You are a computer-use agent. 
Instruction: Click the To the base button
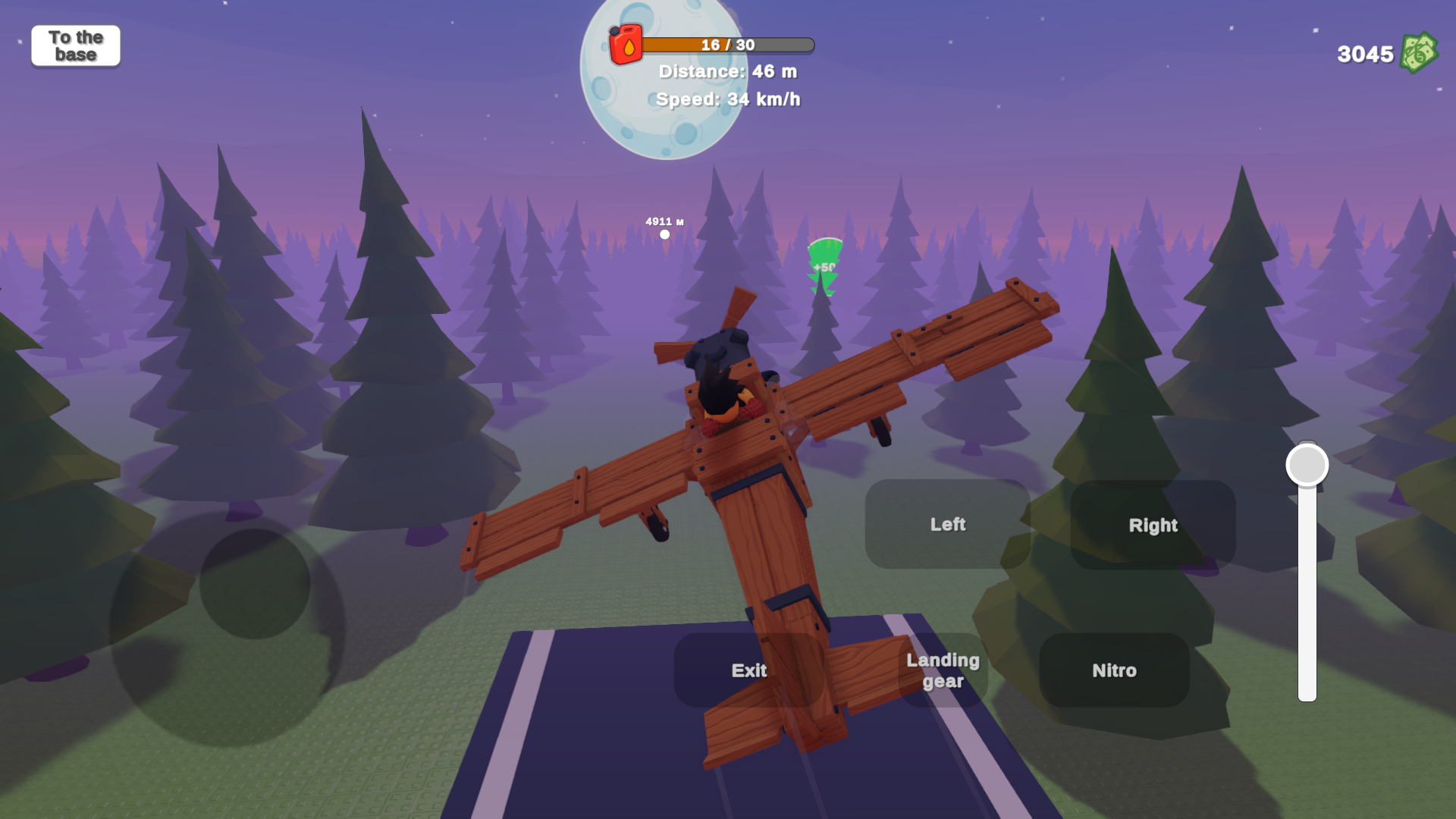tap(75, 45)
